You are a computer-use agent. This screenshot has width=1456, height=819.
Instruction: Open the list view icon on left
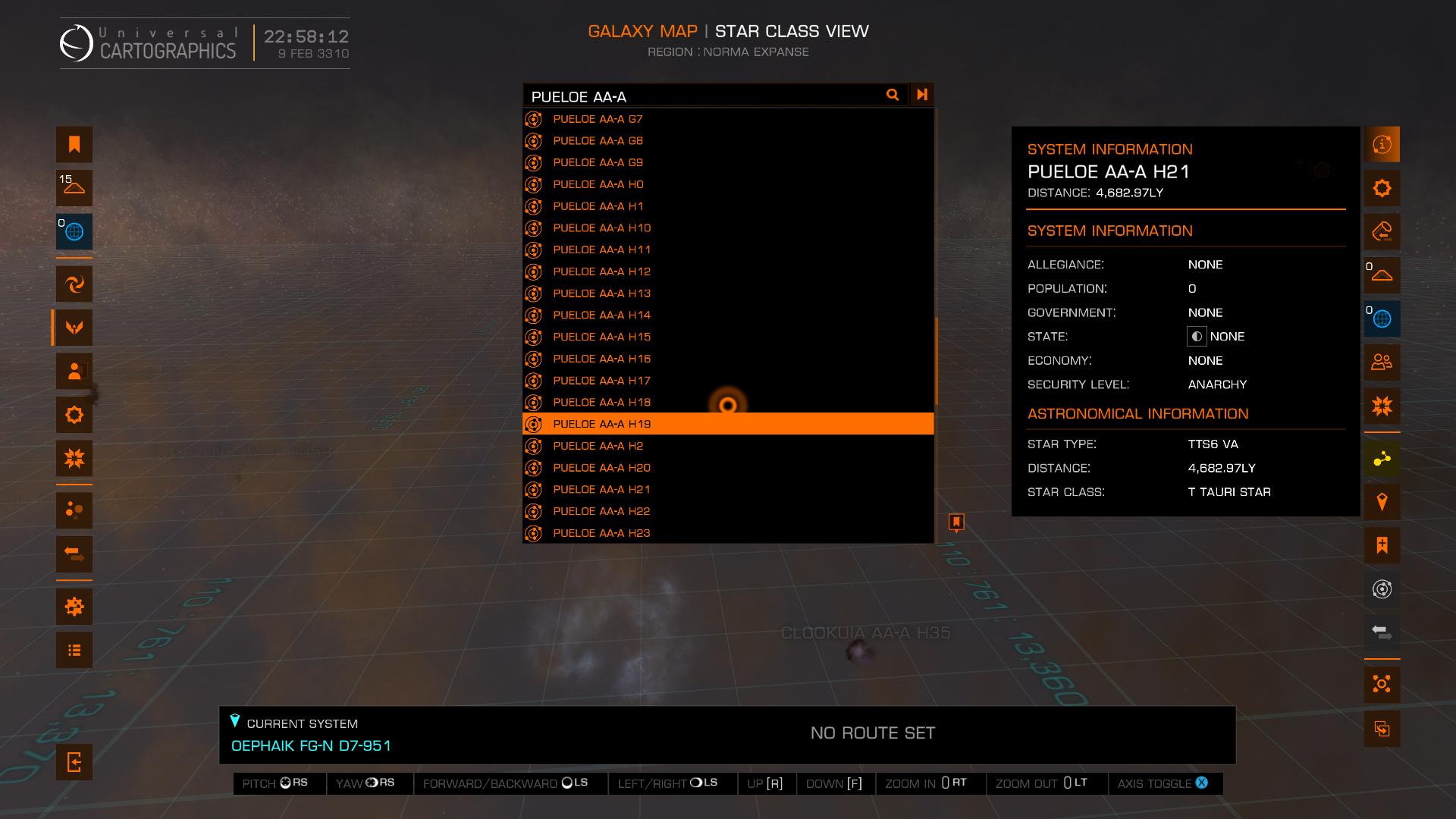[x=74, y=650]
